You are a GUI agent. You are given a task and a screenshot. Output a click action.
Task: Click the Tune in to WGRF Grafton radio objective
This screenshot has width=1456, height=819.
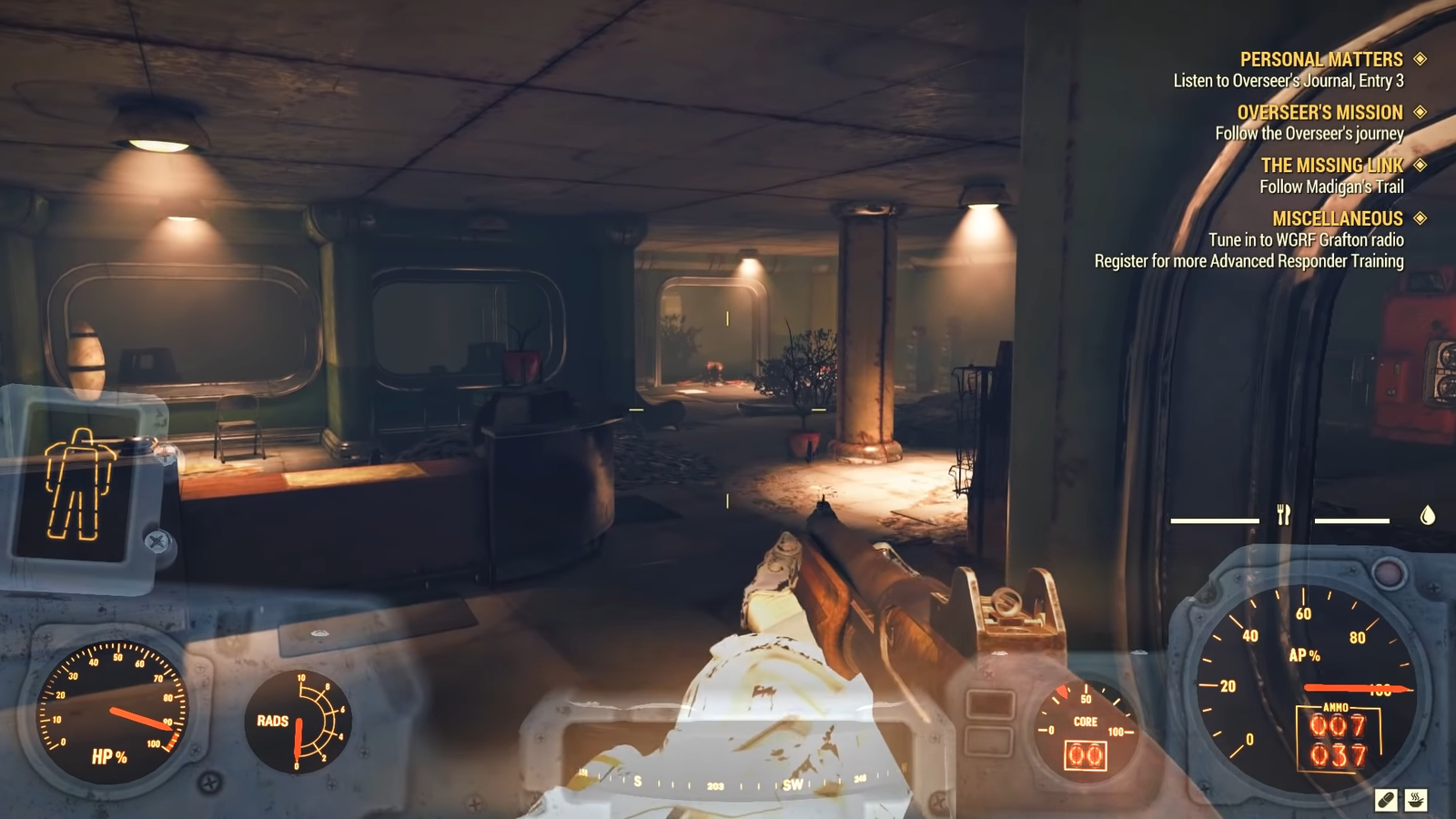coord(1305,239)
